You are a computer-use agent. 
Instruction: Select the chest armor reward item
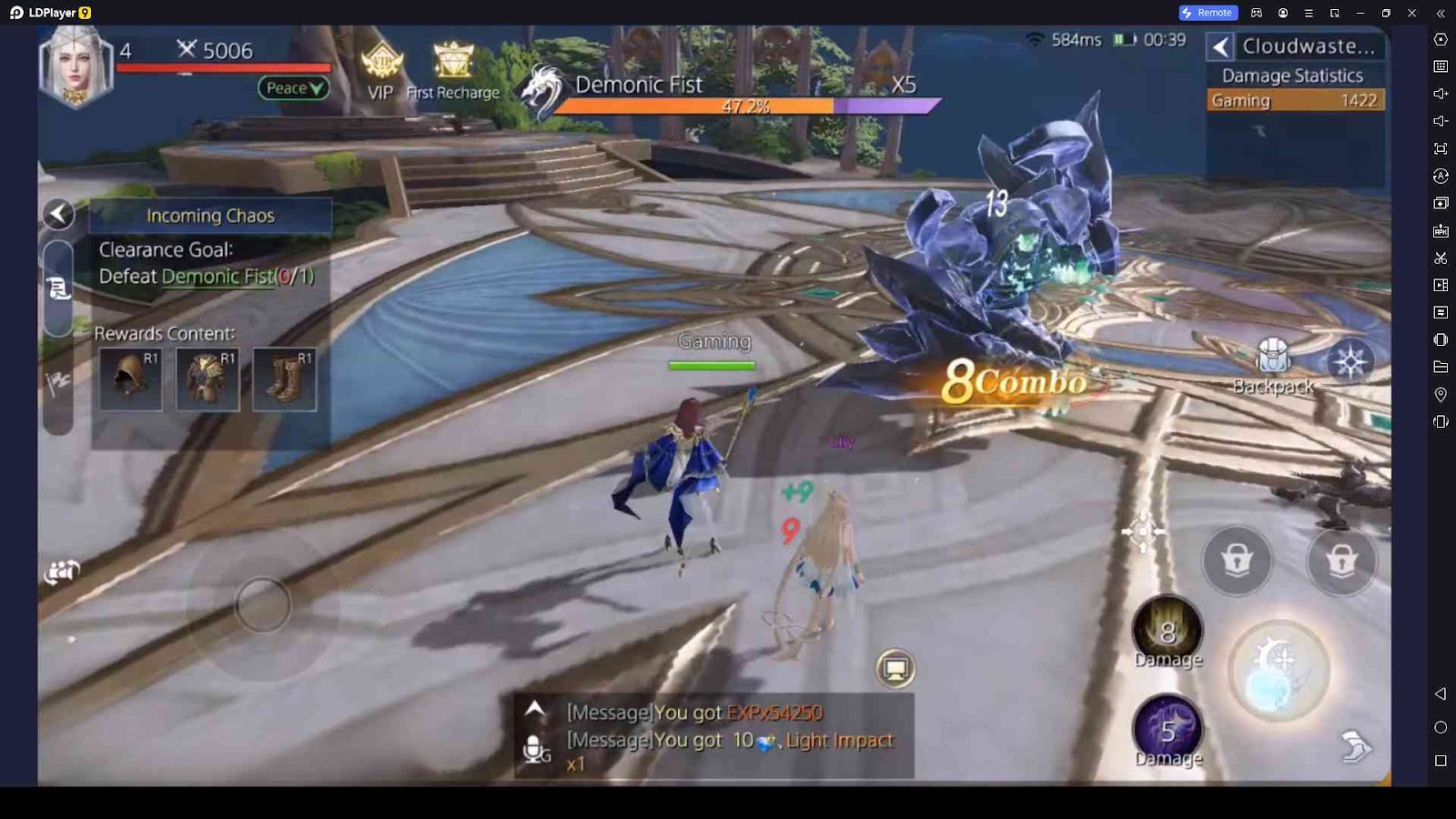point(207,379)
